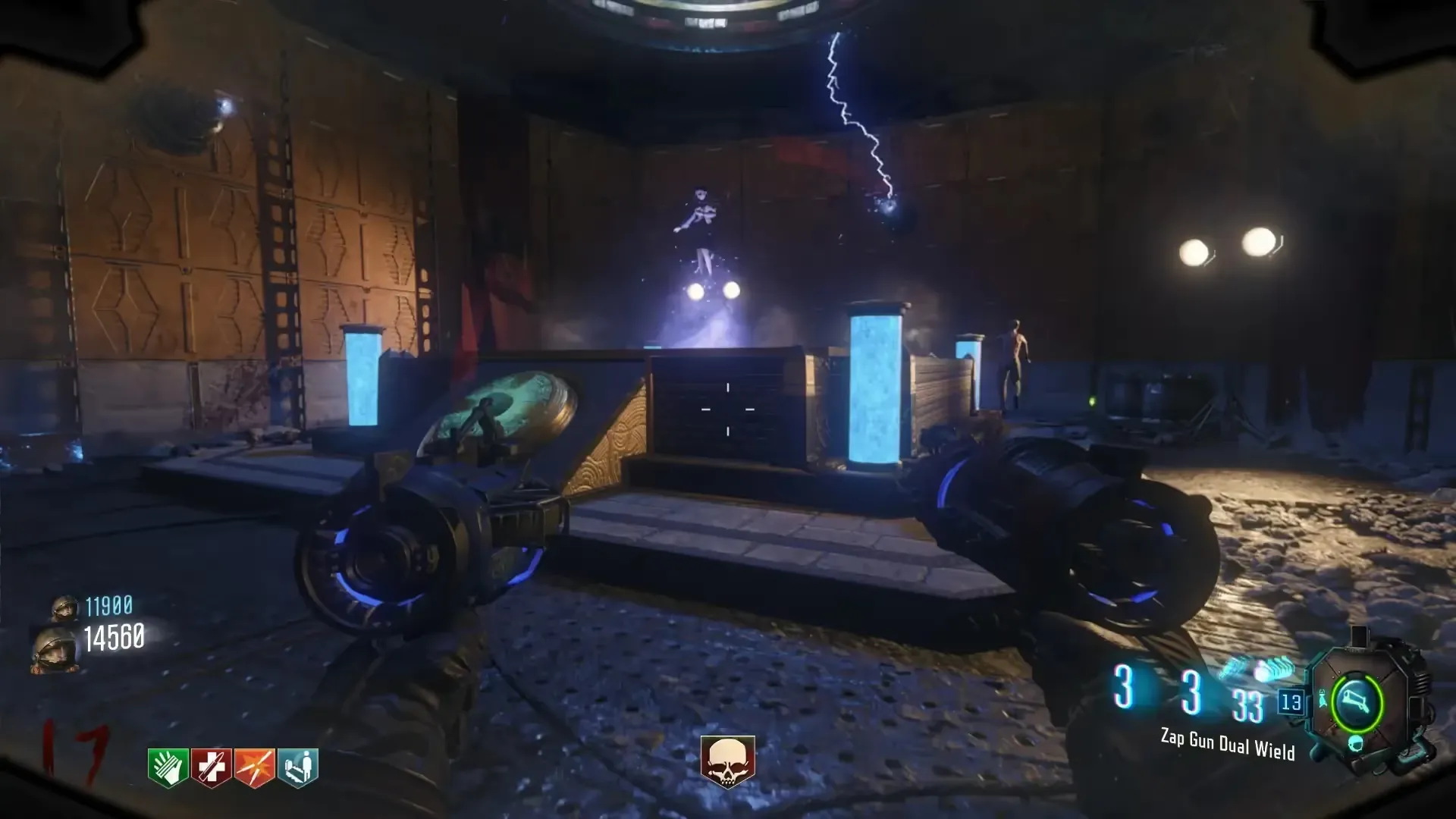
Task: Select the red Juggernog perk icon
Action: click(211, 767)
